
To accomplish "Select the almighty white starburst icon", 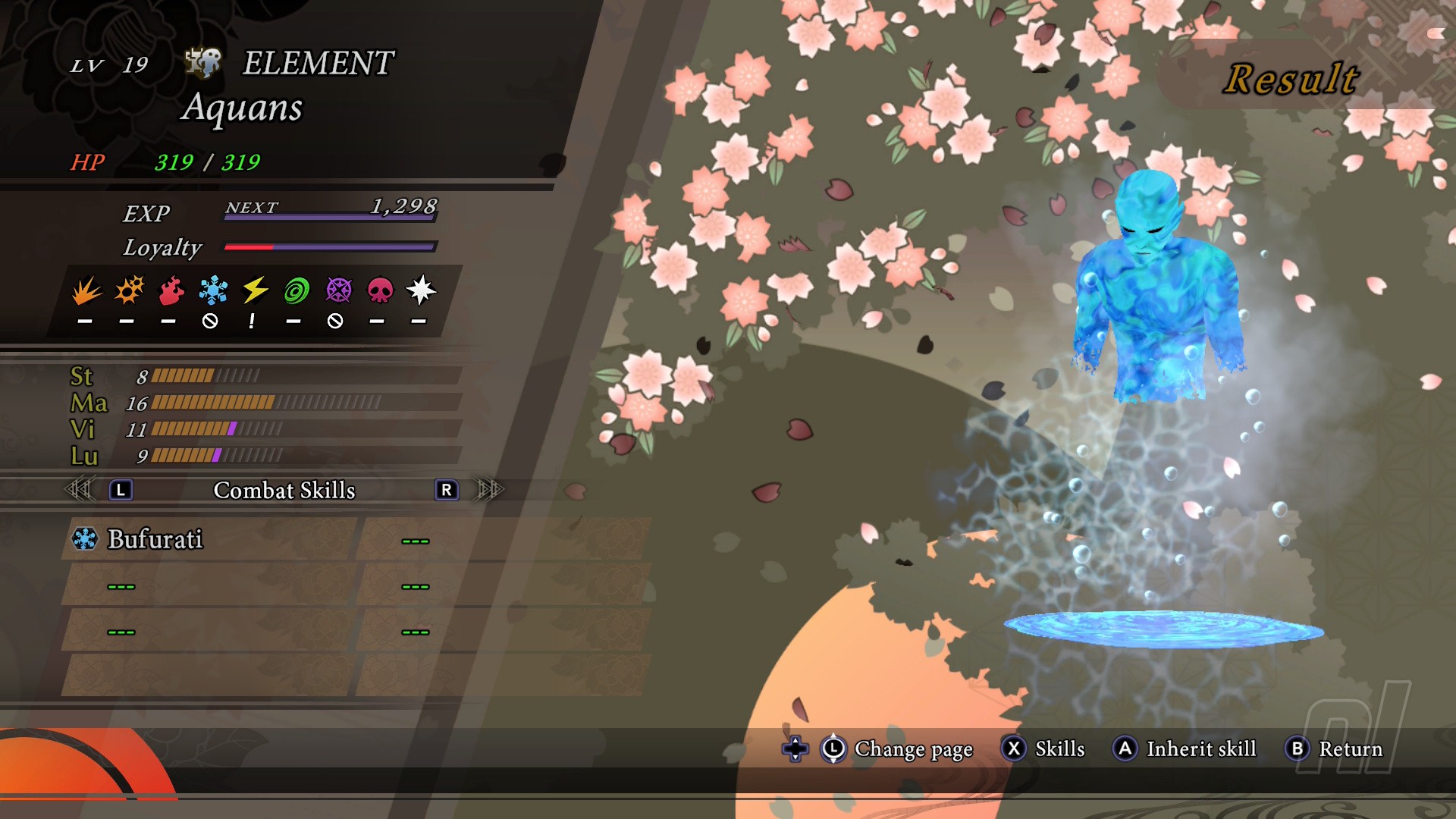I will [x=421, y=290].
